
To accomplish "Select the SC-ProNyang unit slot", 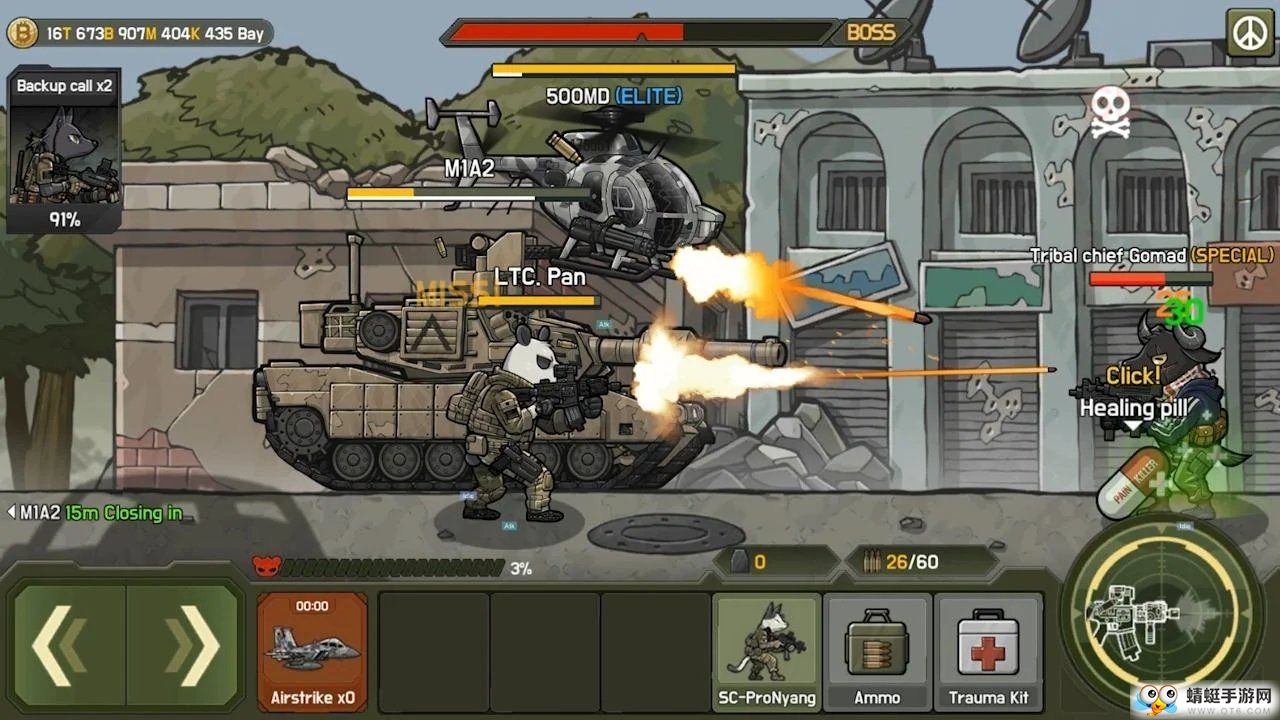I will (x=767, y=651).
